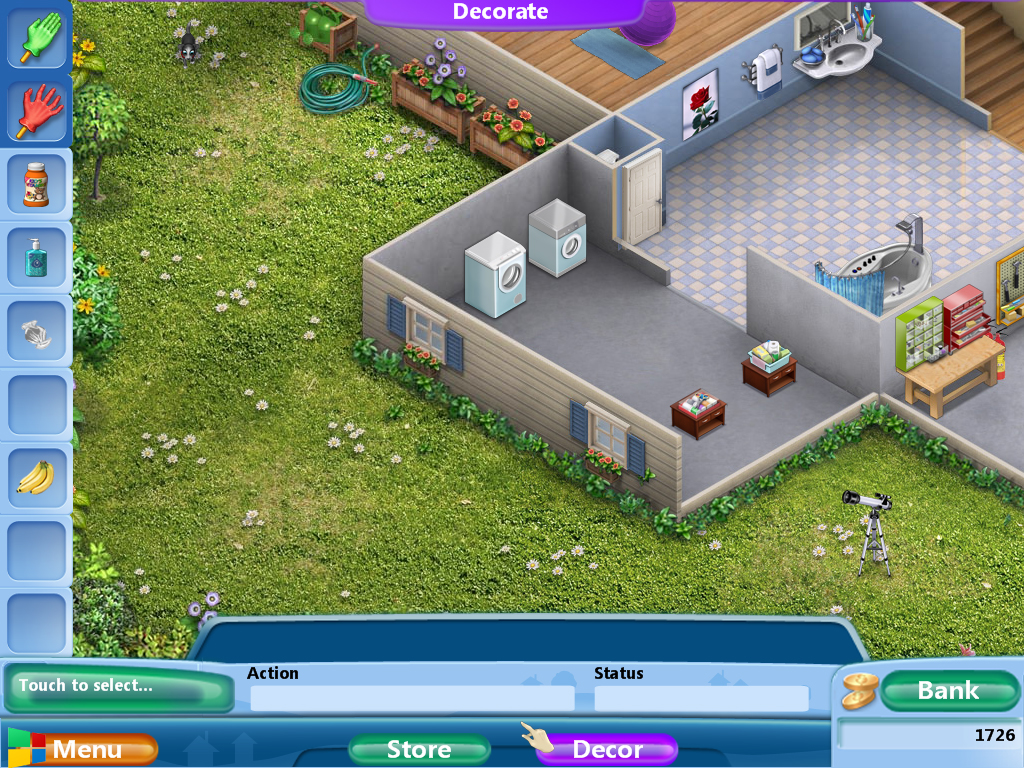Activate the Decor button
1024x768 pixels.
[x=607, y=749]
